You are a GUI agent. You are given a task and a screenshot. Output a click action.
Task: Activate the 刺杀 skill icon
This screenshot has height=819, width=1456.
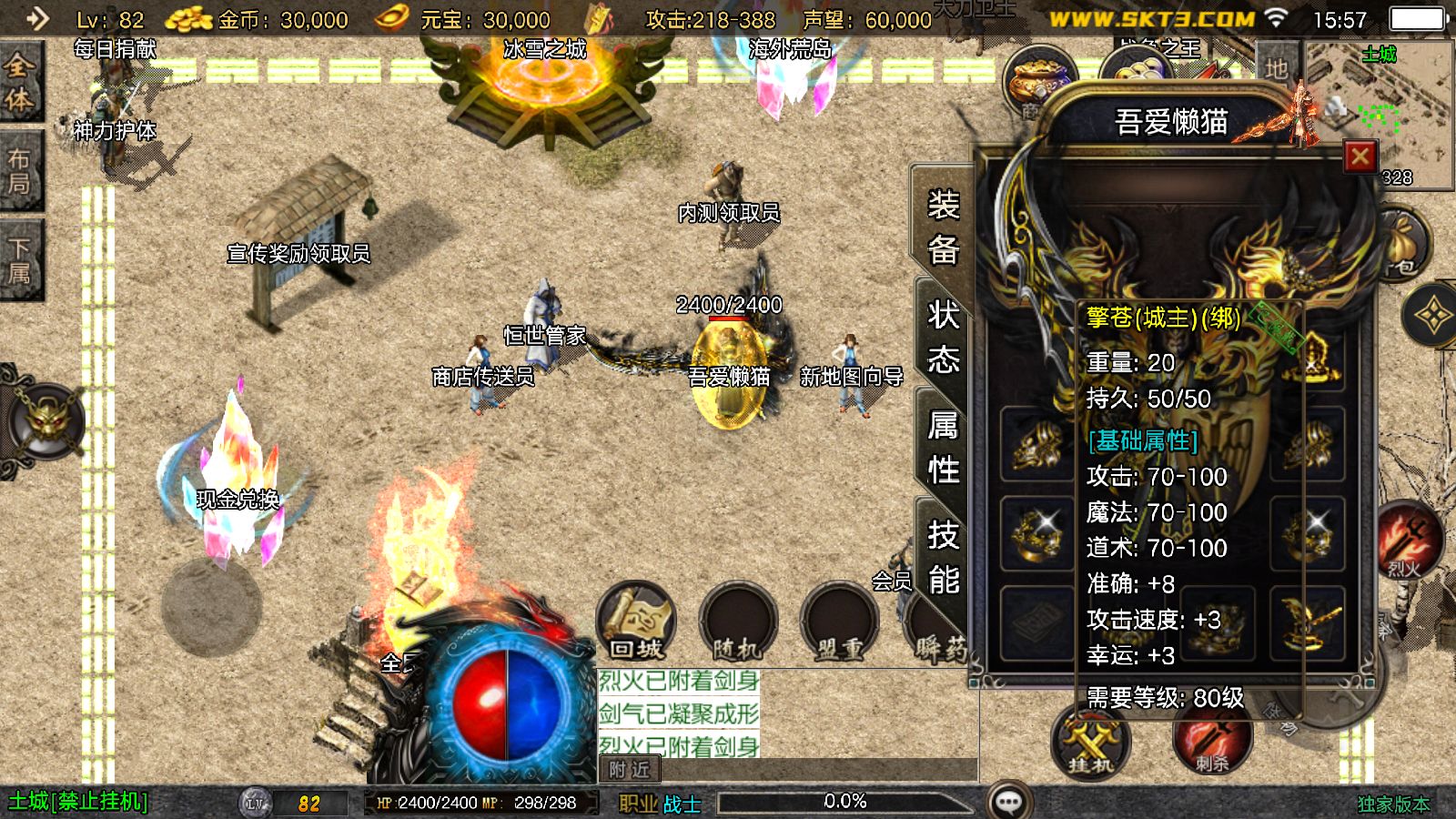(x=1211, y=742)
